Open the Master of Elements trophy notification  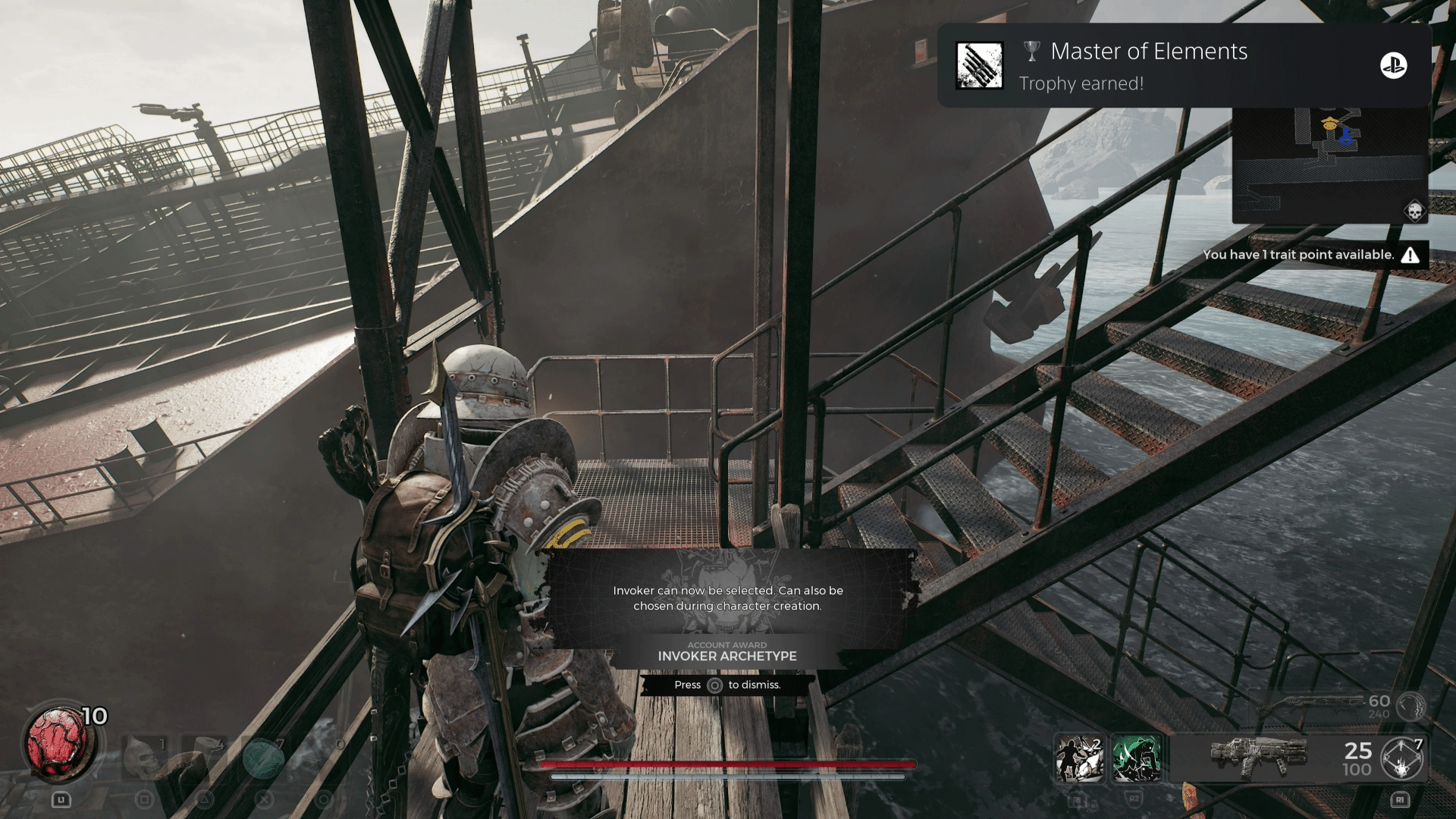(x=1149, y=65)
